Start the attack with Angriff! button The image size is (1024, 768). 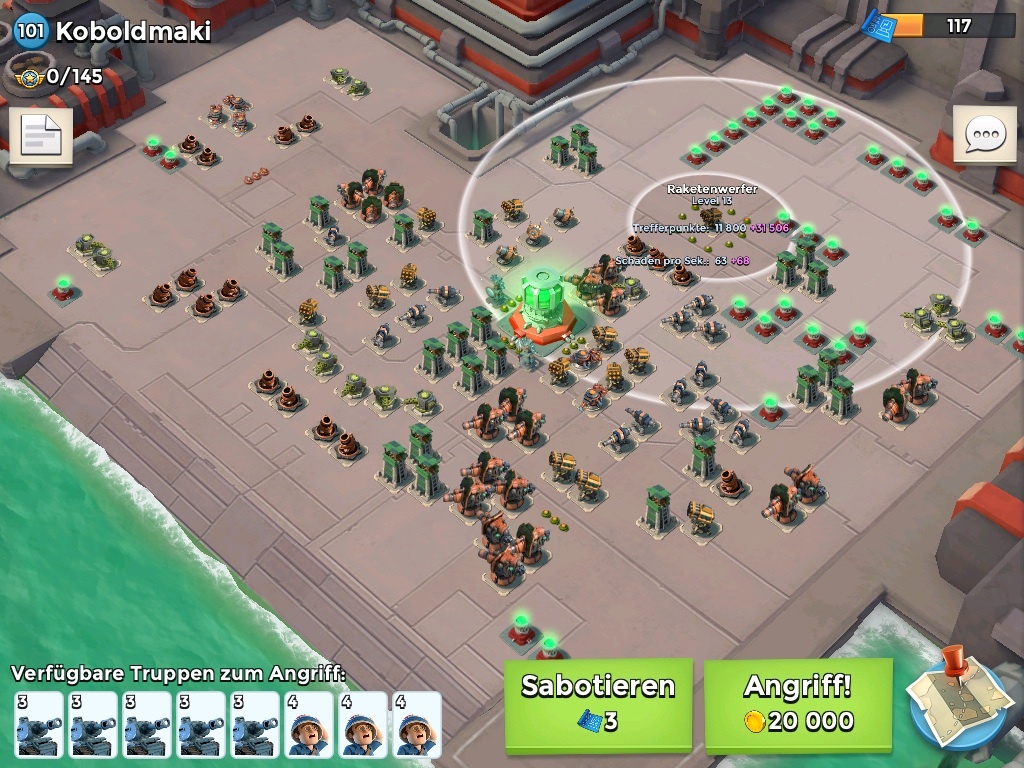(x=797, y=704)
